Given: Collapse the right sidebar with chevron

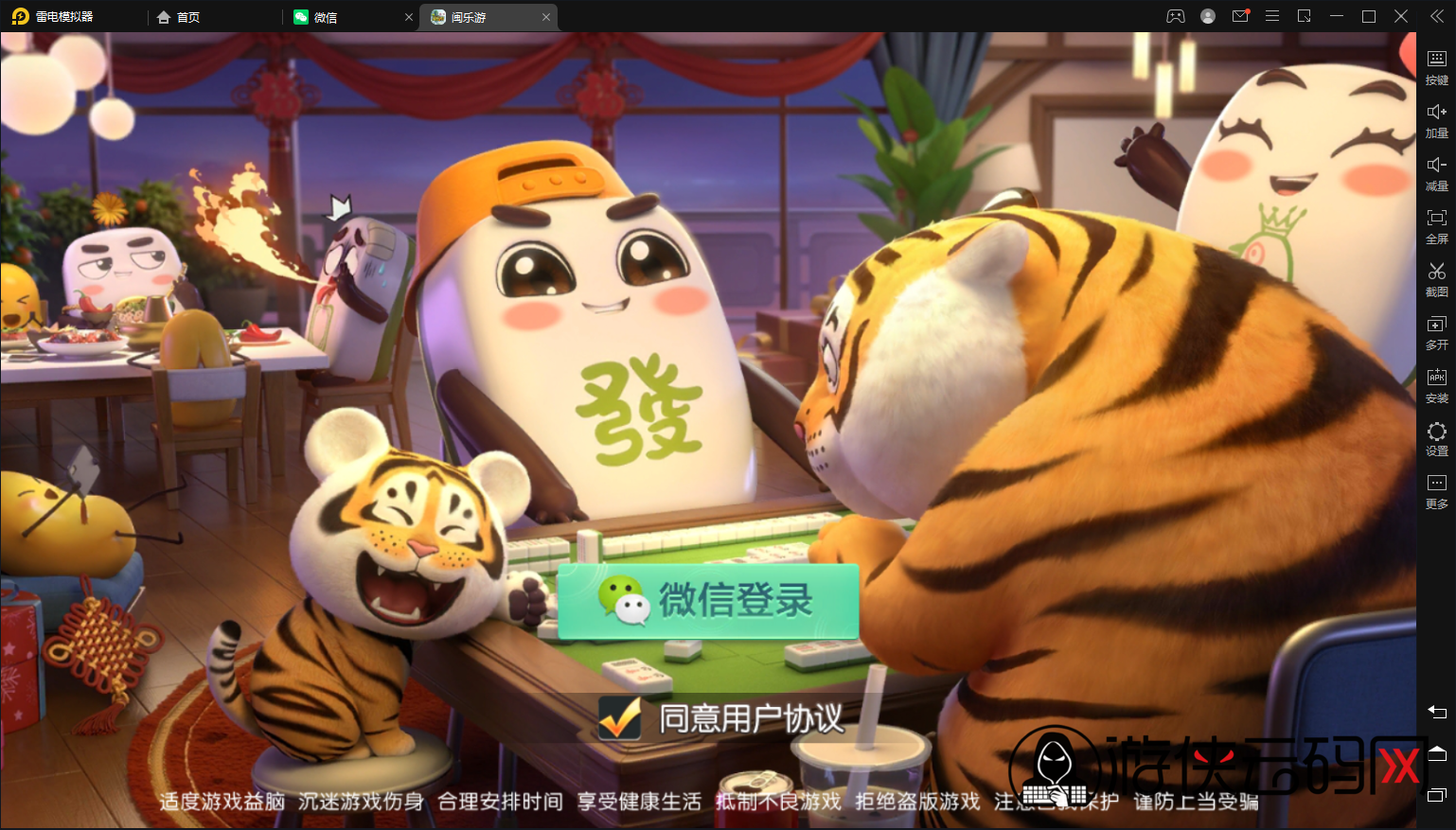Looking at the screenshot, I should (x=1436, y=15).
